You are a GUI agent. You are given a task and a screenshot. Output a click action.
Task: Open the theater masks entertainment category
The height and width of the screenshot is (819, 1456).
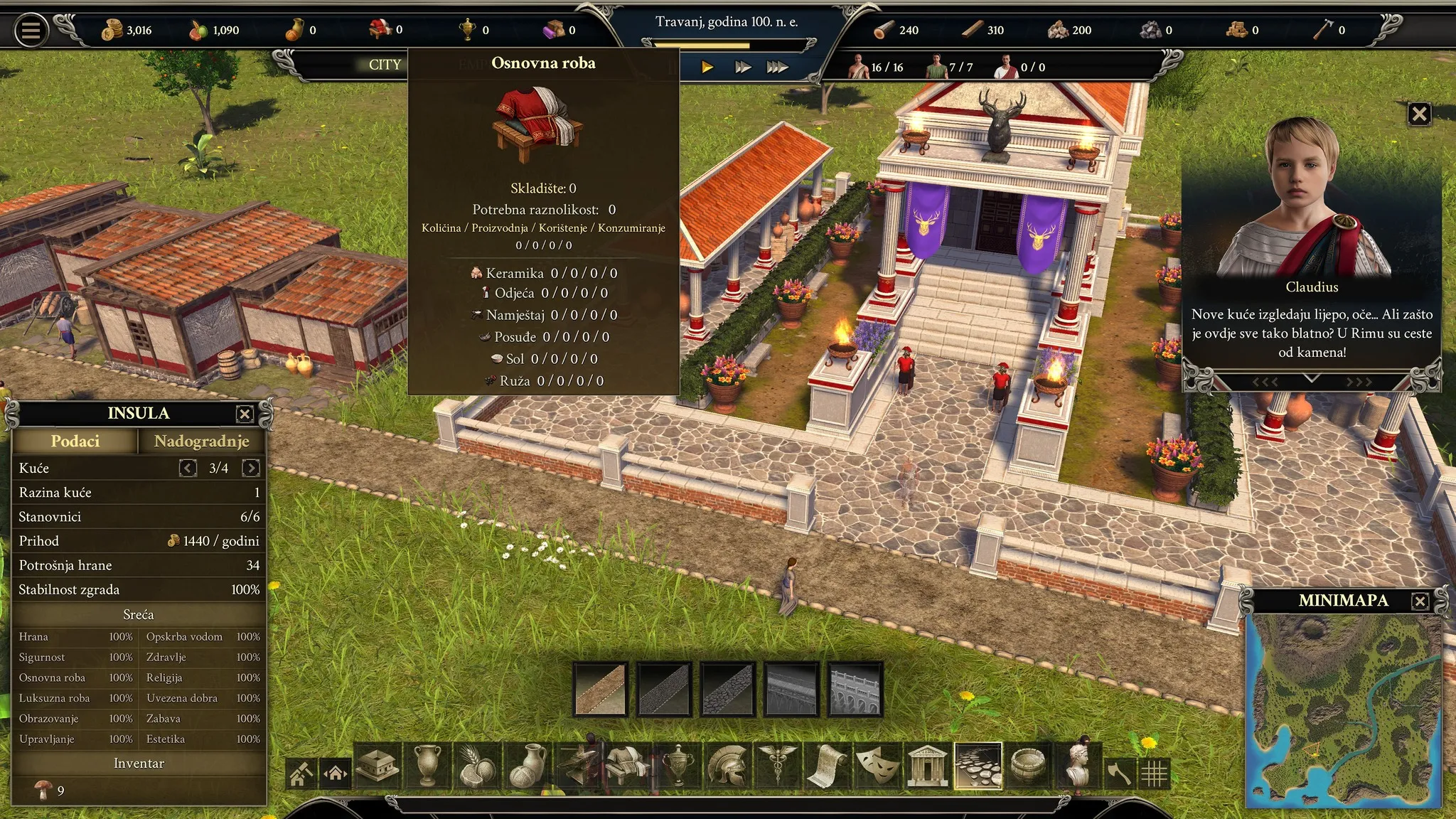[877, 766]
